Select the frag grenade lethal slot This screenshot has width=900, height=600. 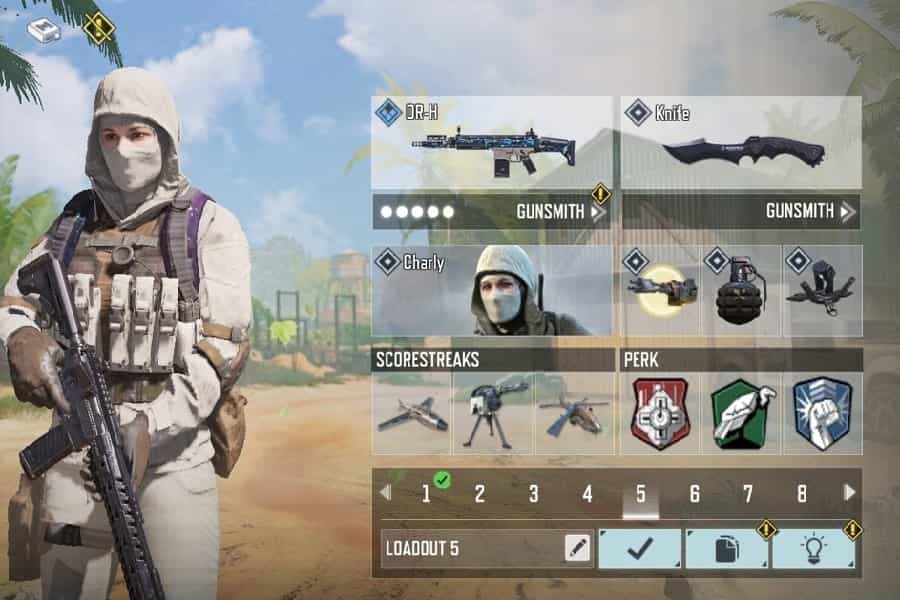741,292
